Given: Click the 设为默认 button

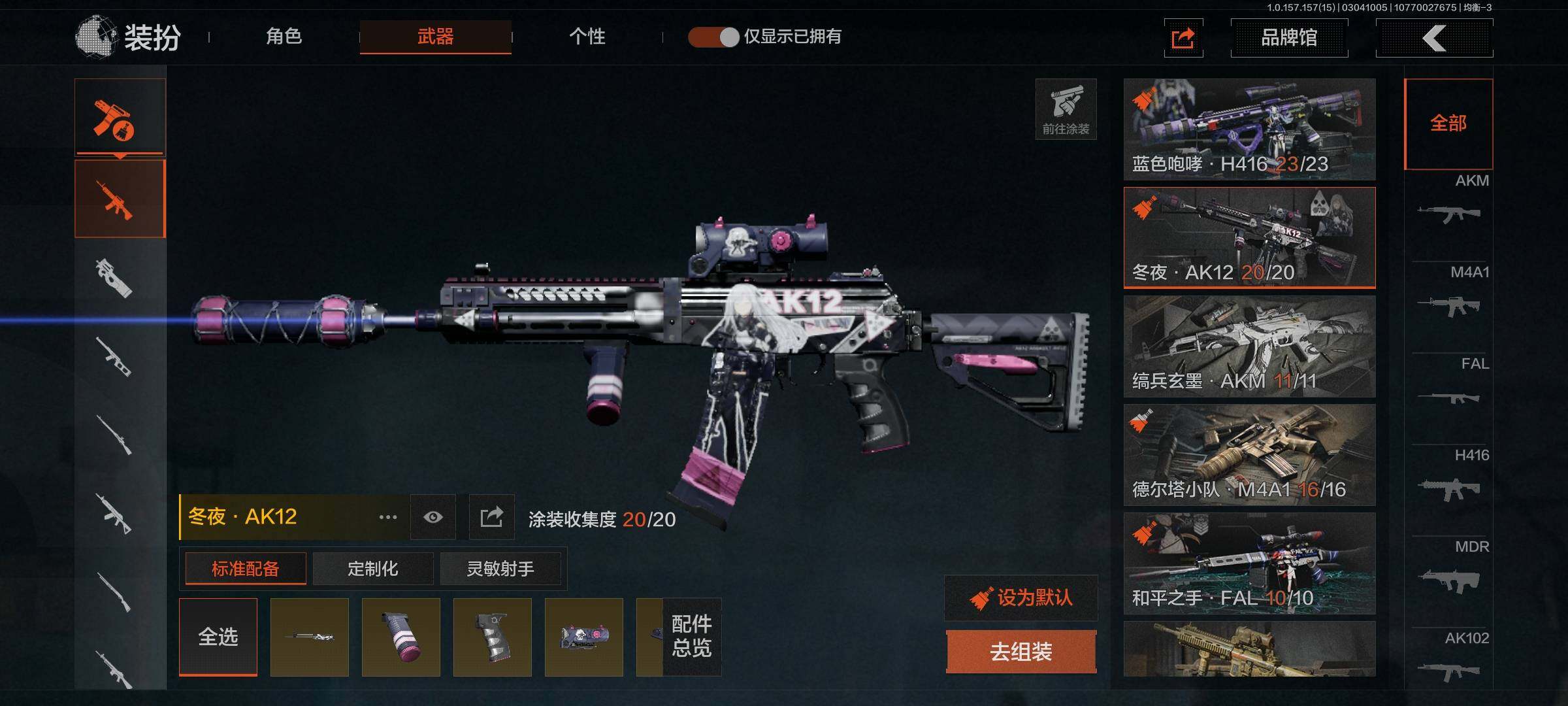Looking at the screenshot, I should tap(1021, 597).
